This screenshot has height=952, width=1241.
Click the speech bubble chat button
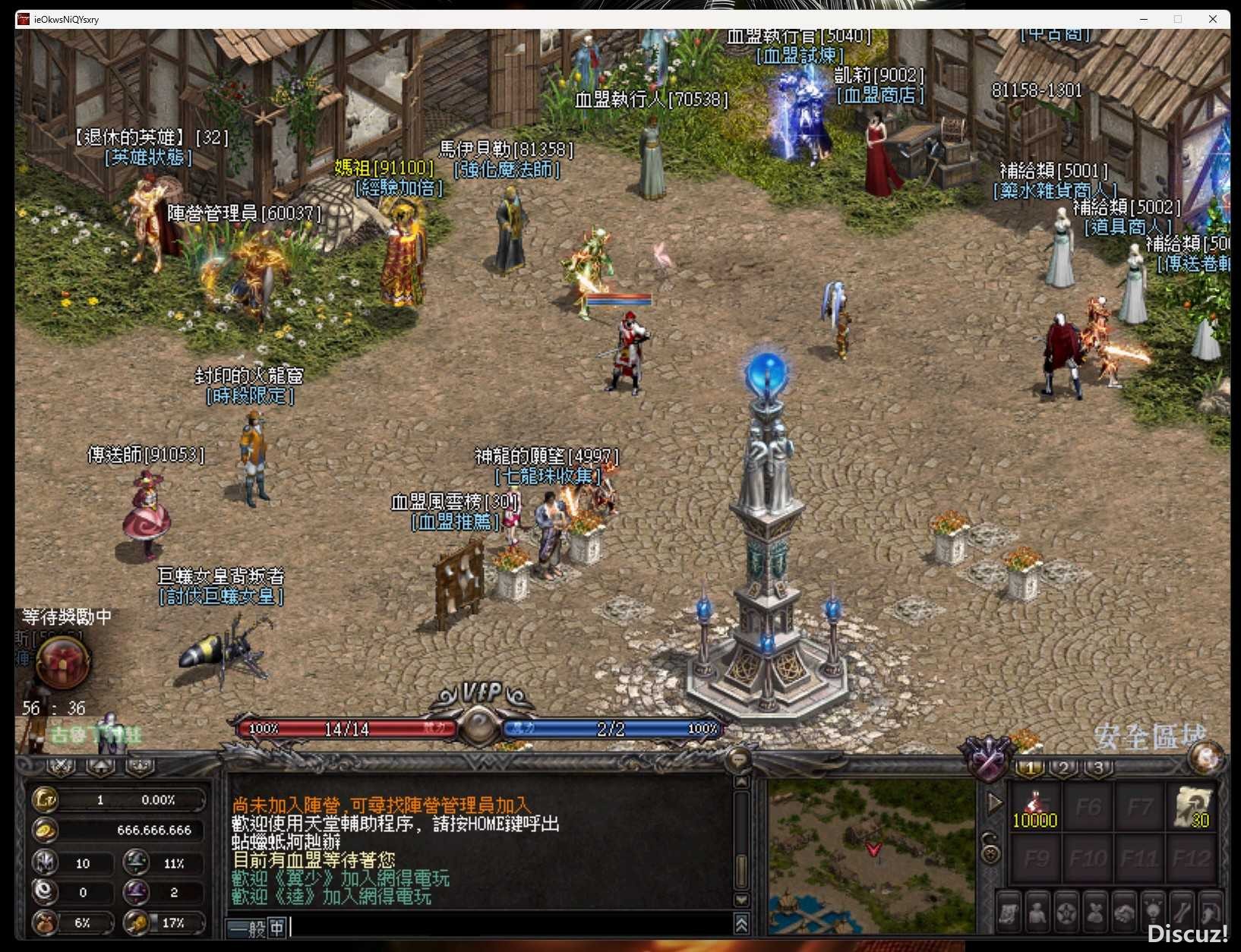[738, 758]
